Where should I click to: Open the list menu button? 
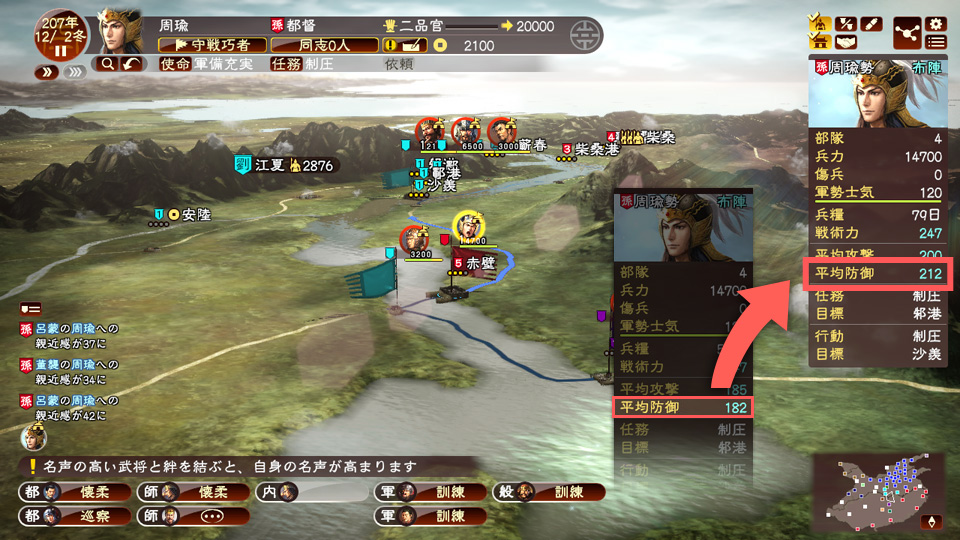point(936,42)
